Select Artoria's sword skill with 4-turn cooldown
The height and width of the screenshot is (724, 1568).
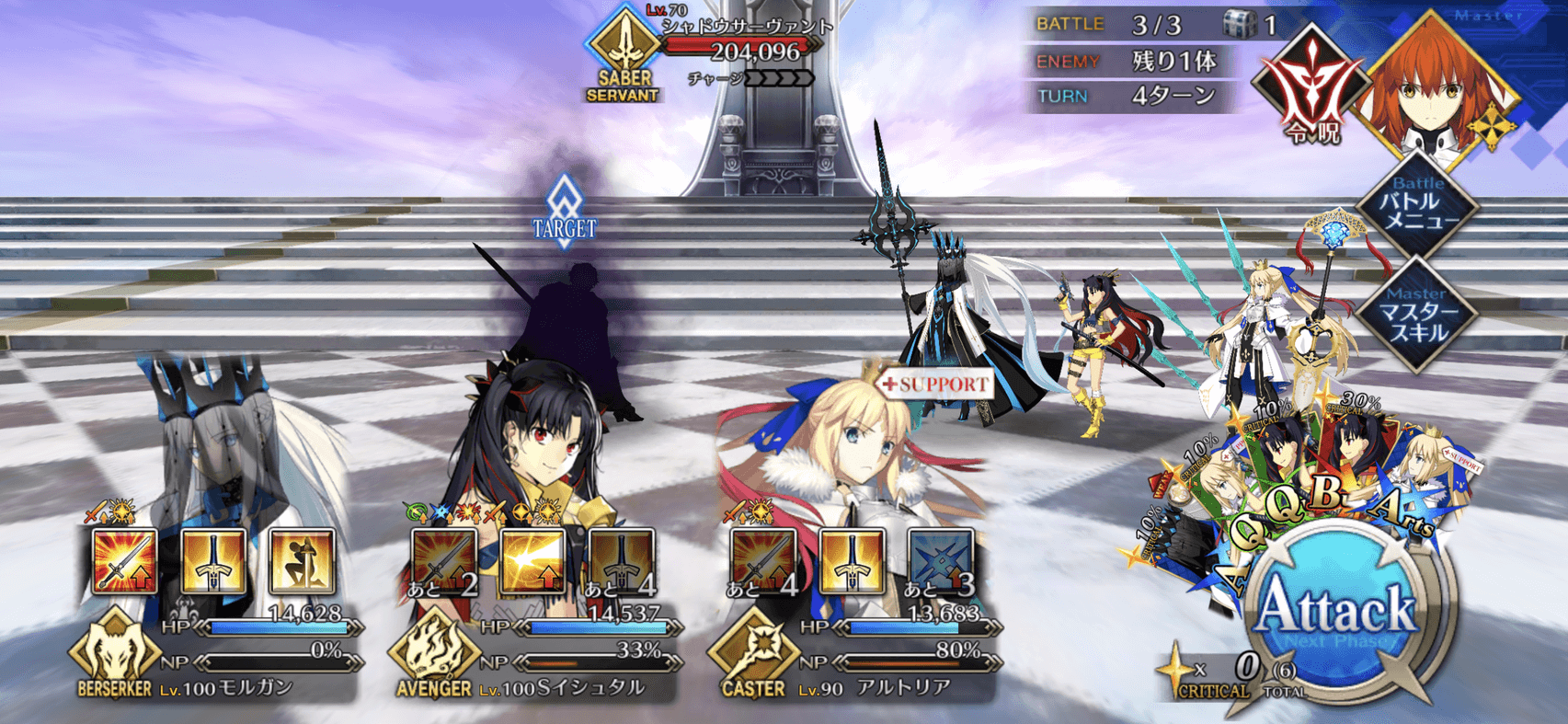pyautogui.click(x=763, y=560)
